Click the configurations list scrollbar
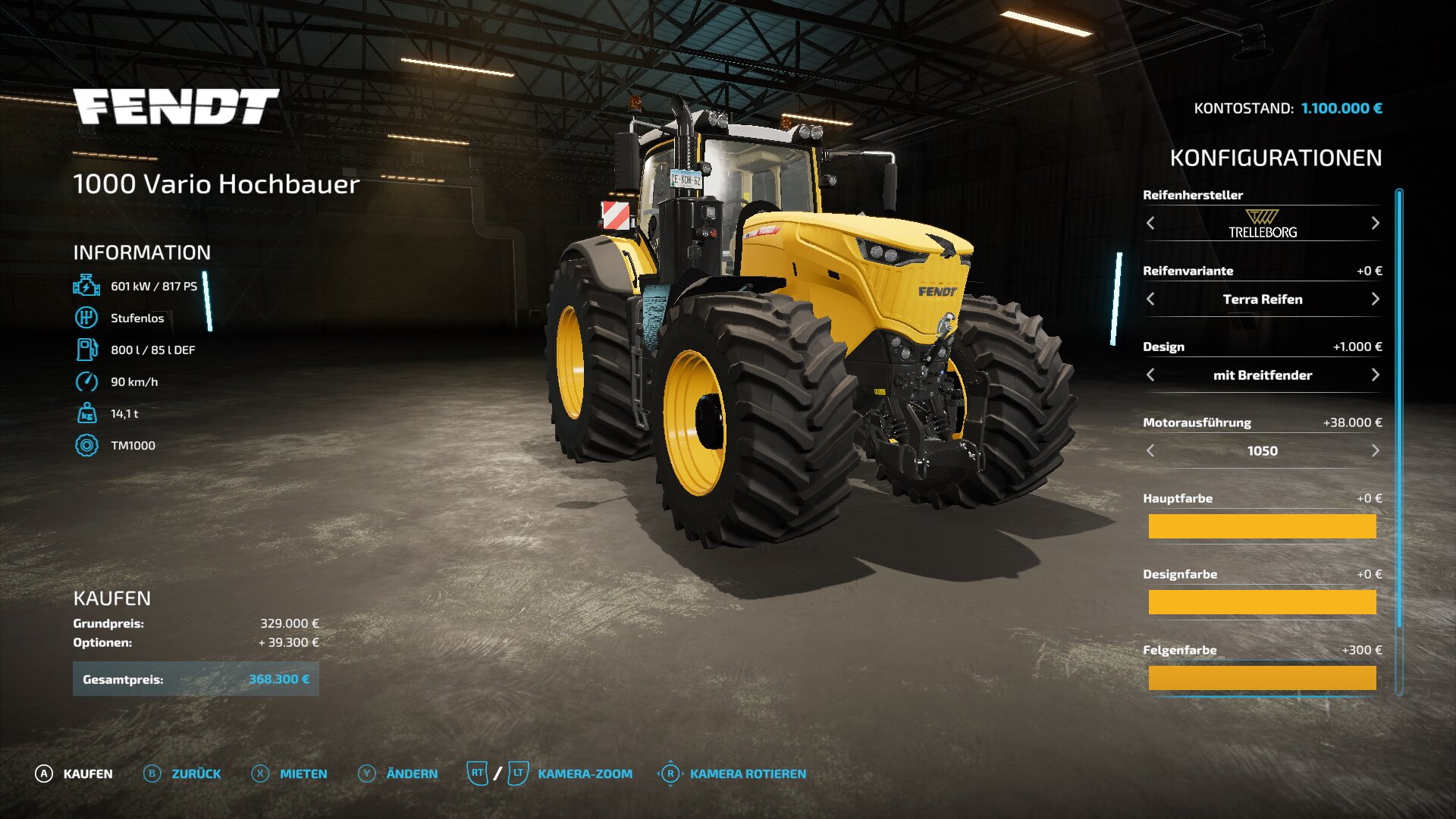1456x819 pixels. pos(1399,409)
